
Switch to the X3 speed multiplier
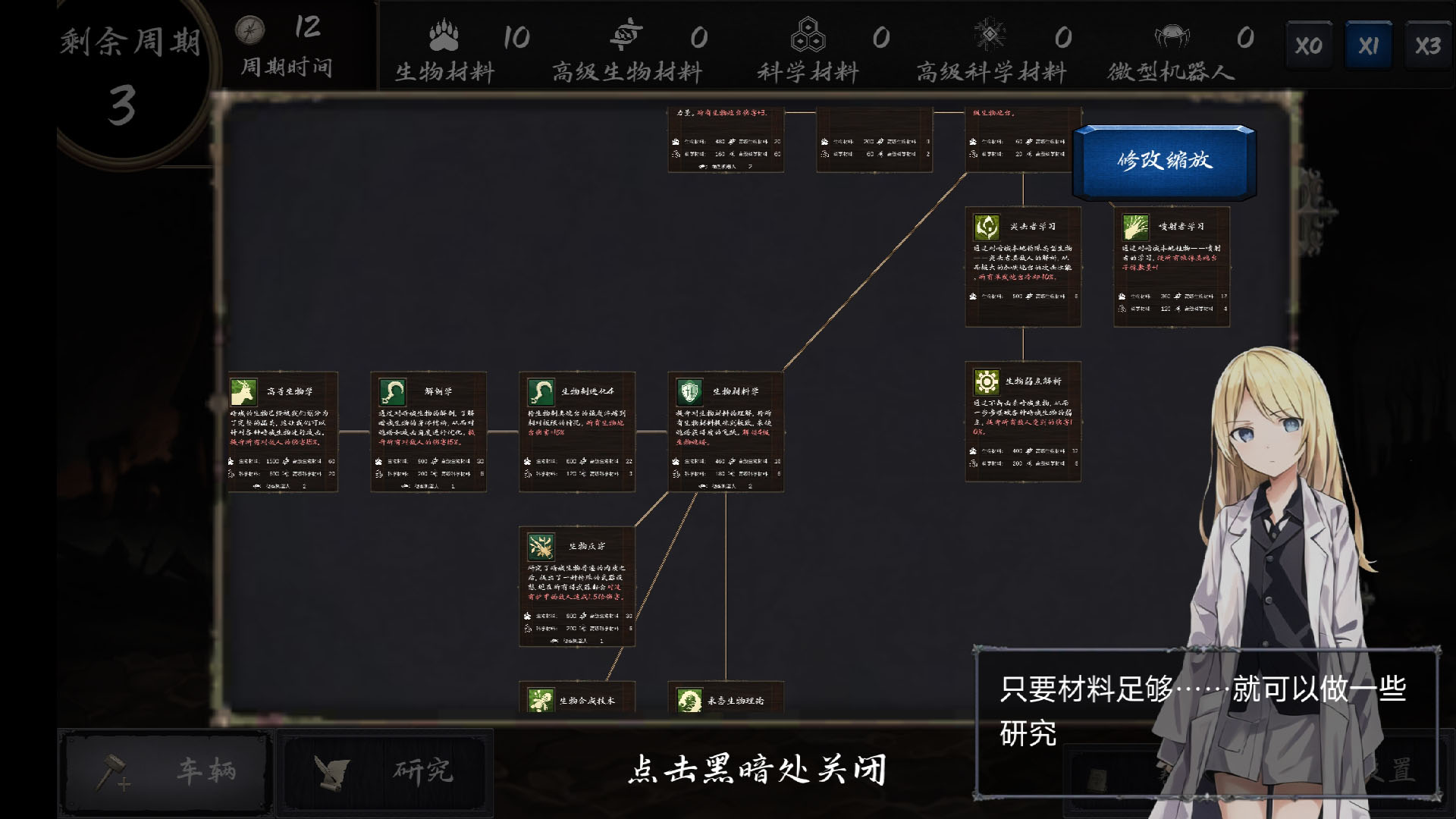[1428, 44]
